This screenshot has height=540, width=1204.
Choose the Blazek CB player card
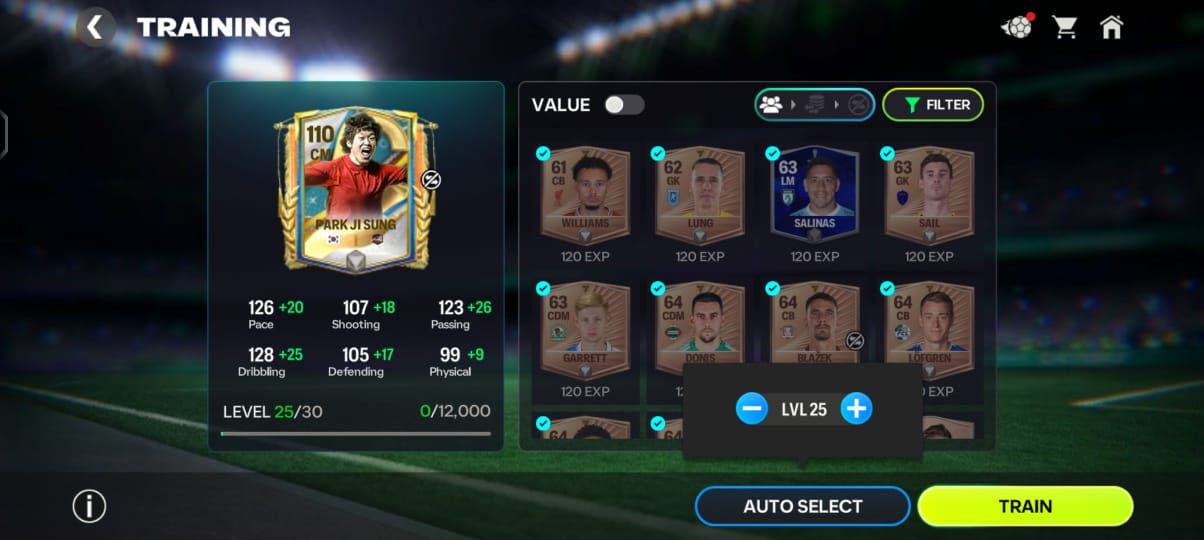pos(814,322)
